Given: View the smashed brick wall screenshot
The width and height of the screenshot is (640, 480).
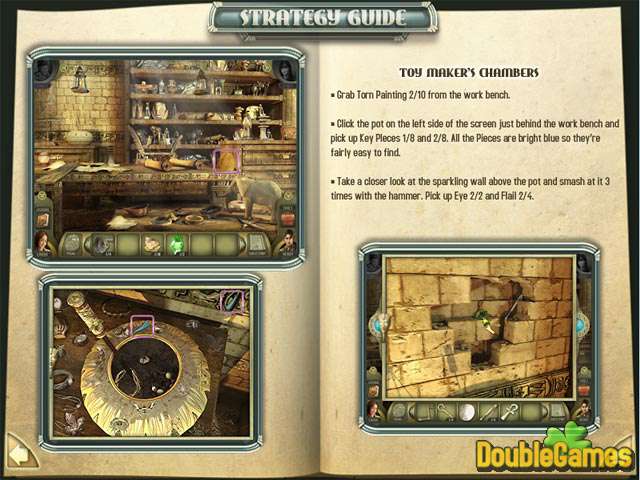Looking at the screenshot, I should pos(478,327).
